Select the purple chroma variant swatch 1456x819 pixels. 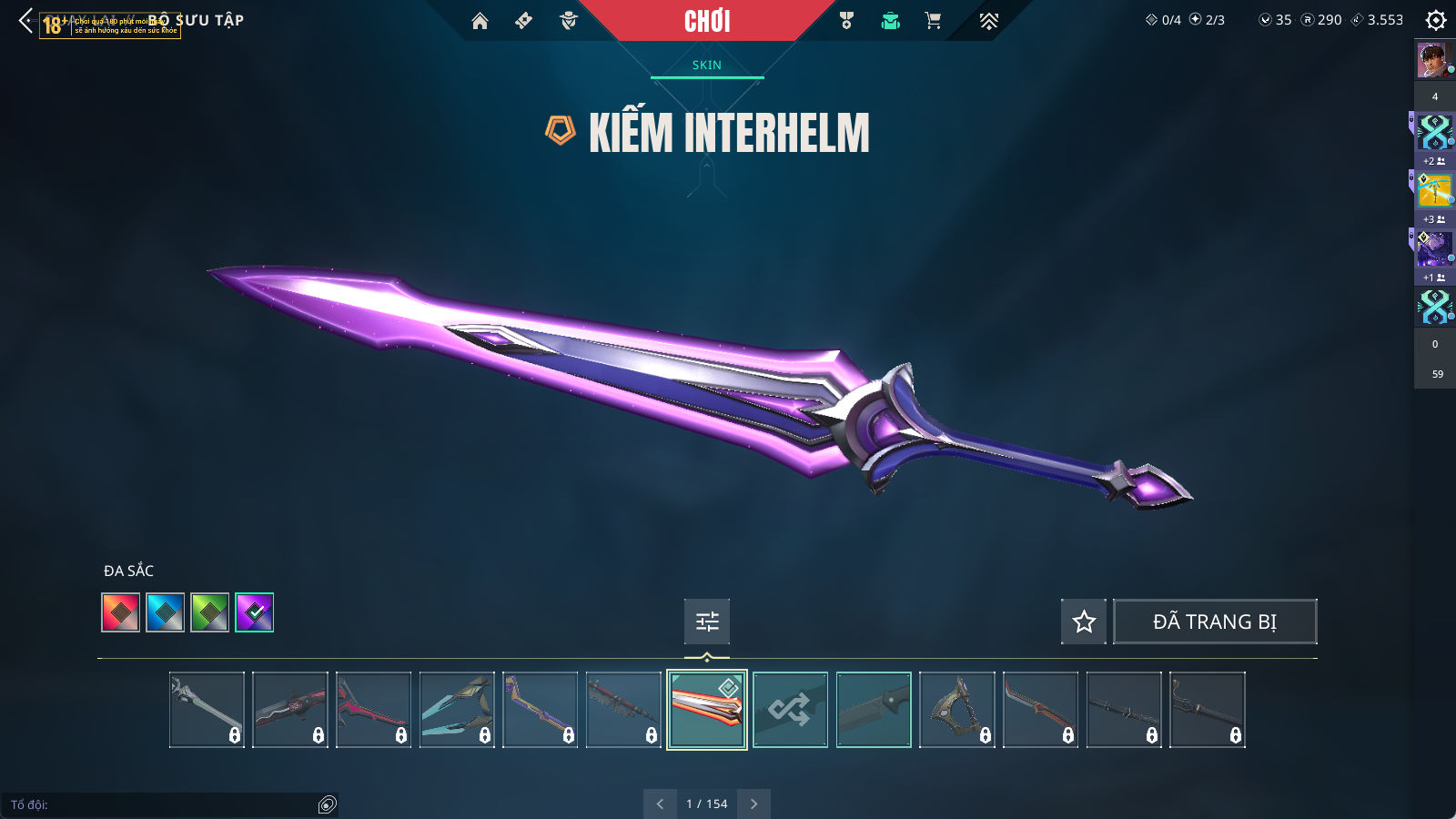pyautogui.click(x=255, y=612)
